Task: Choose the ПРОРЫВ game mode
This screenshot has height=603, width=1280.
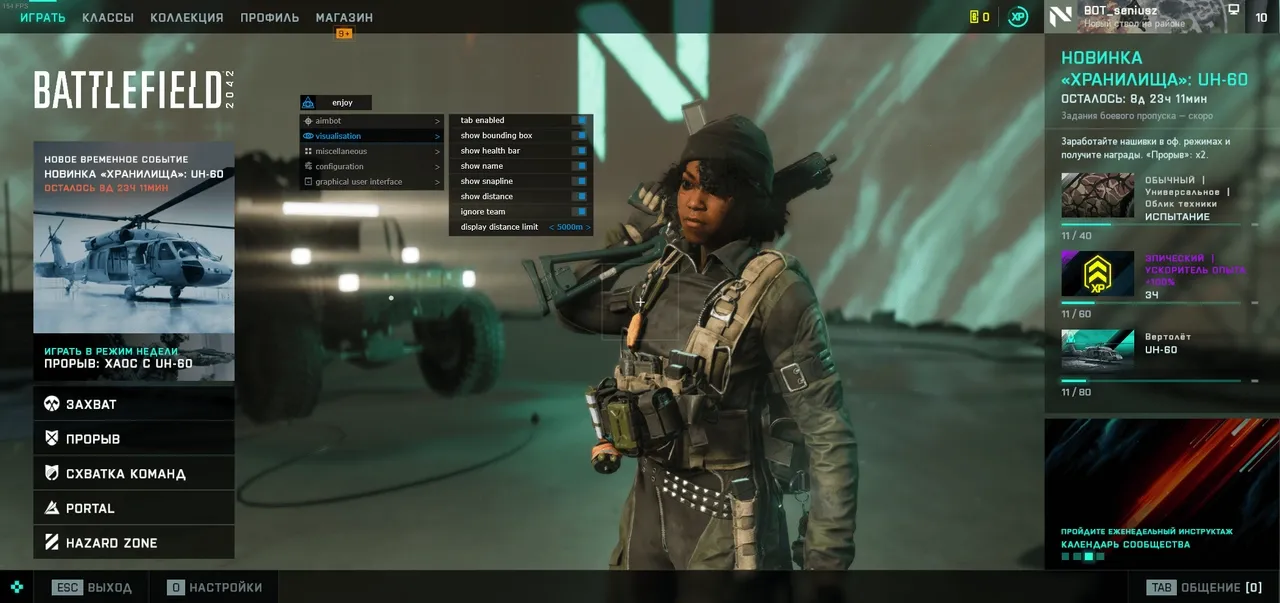Action: [134, 439]
